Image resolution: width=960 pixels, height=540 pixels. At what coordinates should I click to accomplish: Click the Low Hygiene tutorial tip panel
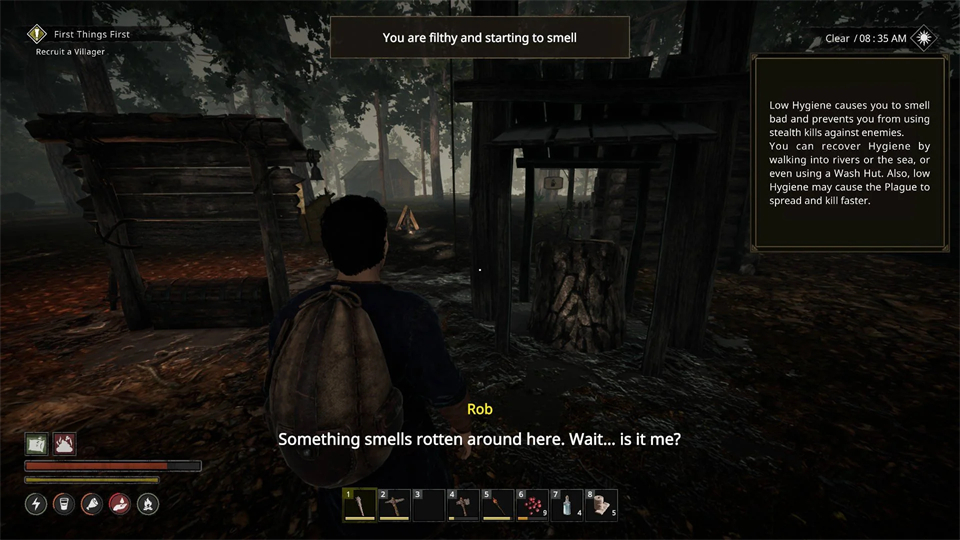[849, 152]
